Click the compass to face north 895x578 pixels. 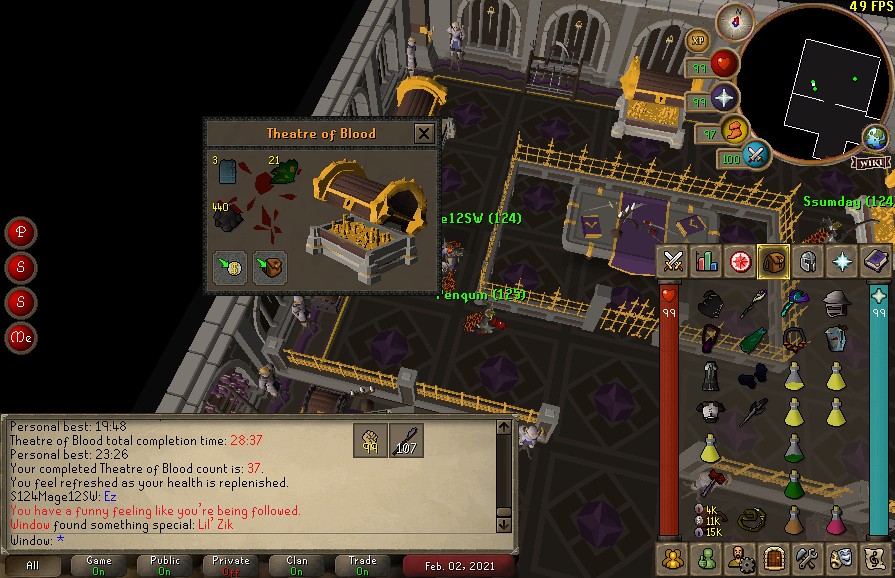click(x=738, y=18)
